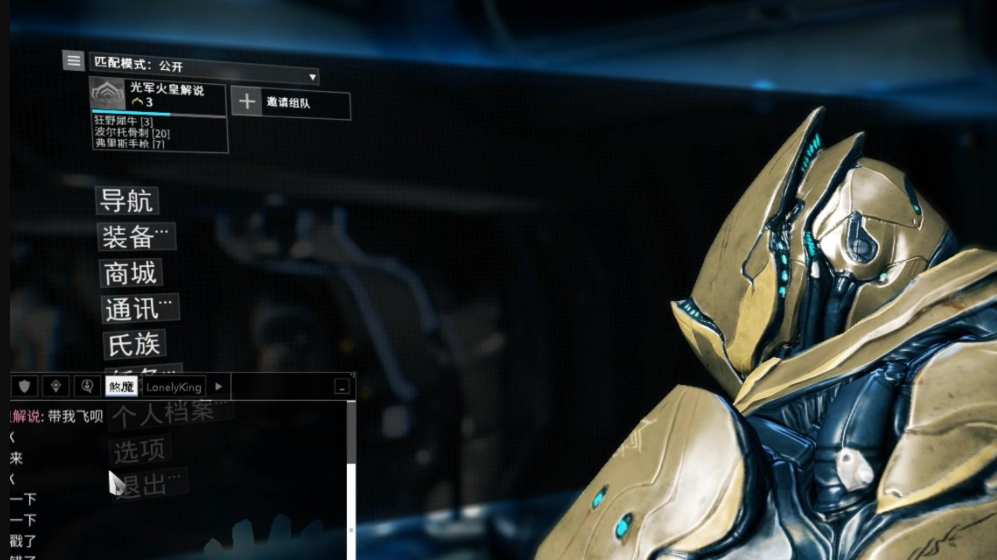Select the 光军火皇解说 player card
The image size is (997, 560).
158,96
